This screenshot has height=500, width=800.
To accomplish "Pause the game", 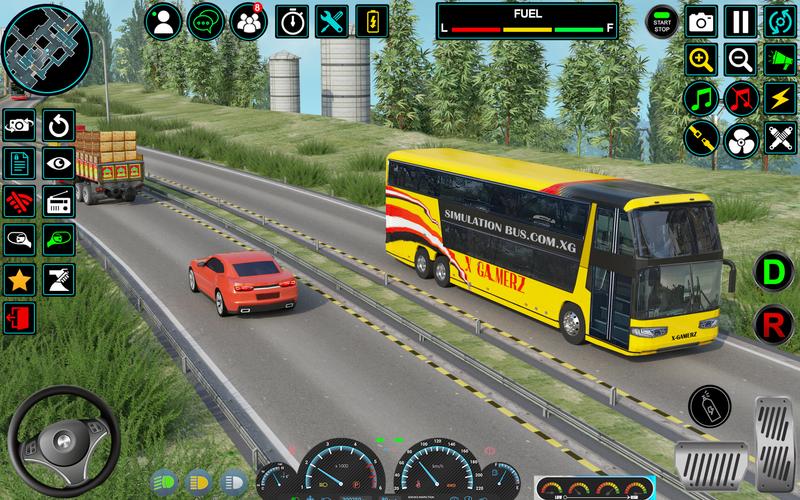I will click(x=740, y=20).
